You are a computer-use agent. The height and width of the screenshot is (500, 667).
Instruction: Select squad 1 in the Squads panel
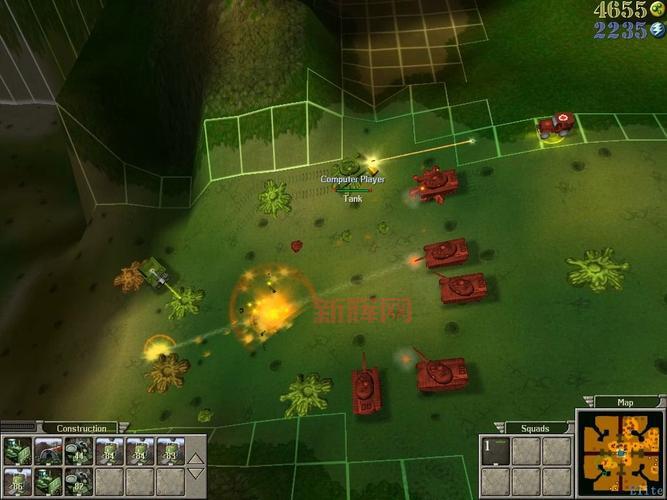click(494, 451)
